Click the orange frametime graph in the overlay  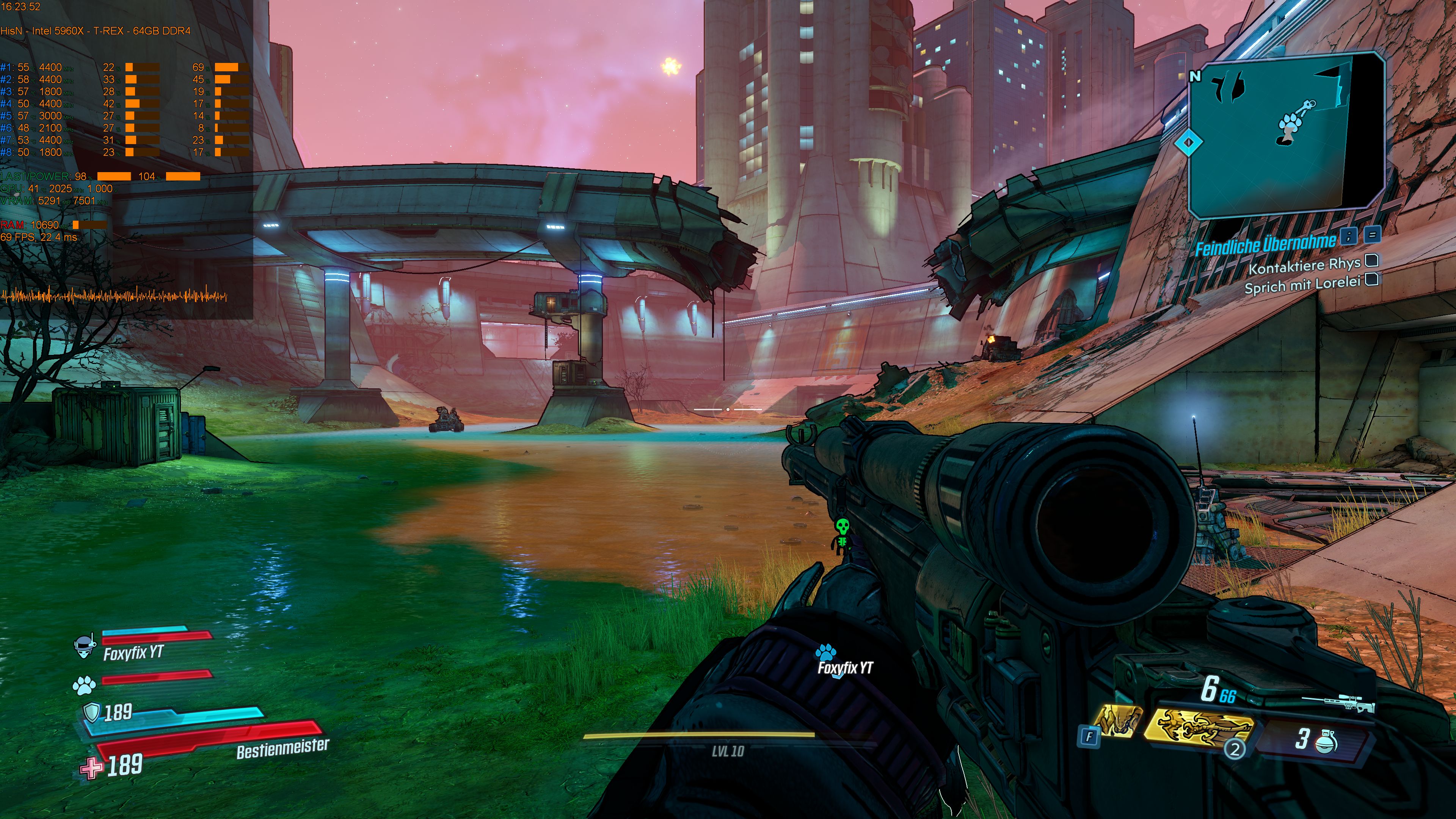[x=113, y=295]
